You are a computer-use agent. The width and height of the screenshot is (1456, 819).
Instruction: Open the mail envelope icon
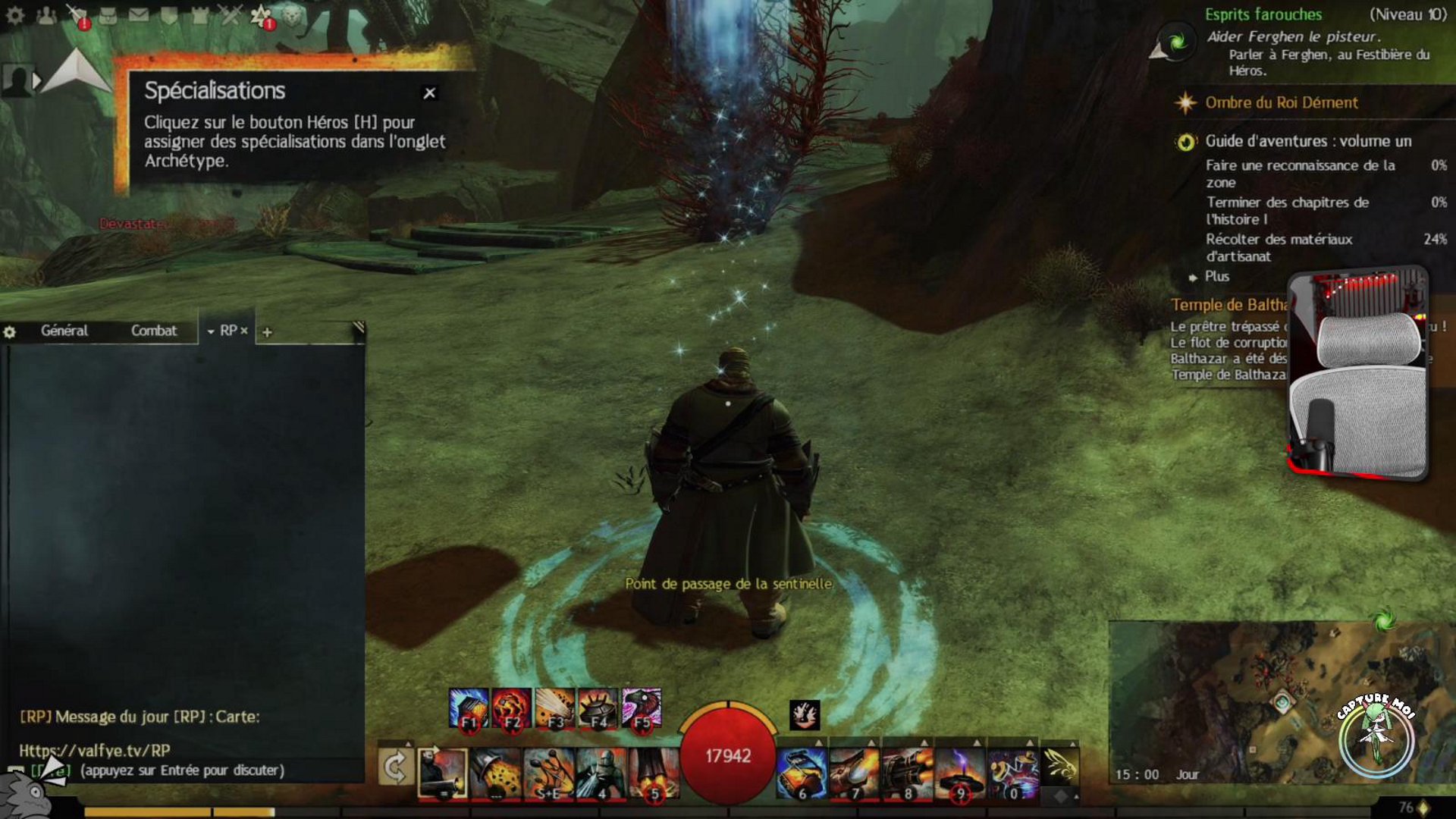pyautogui.click(x=138, y=15)
